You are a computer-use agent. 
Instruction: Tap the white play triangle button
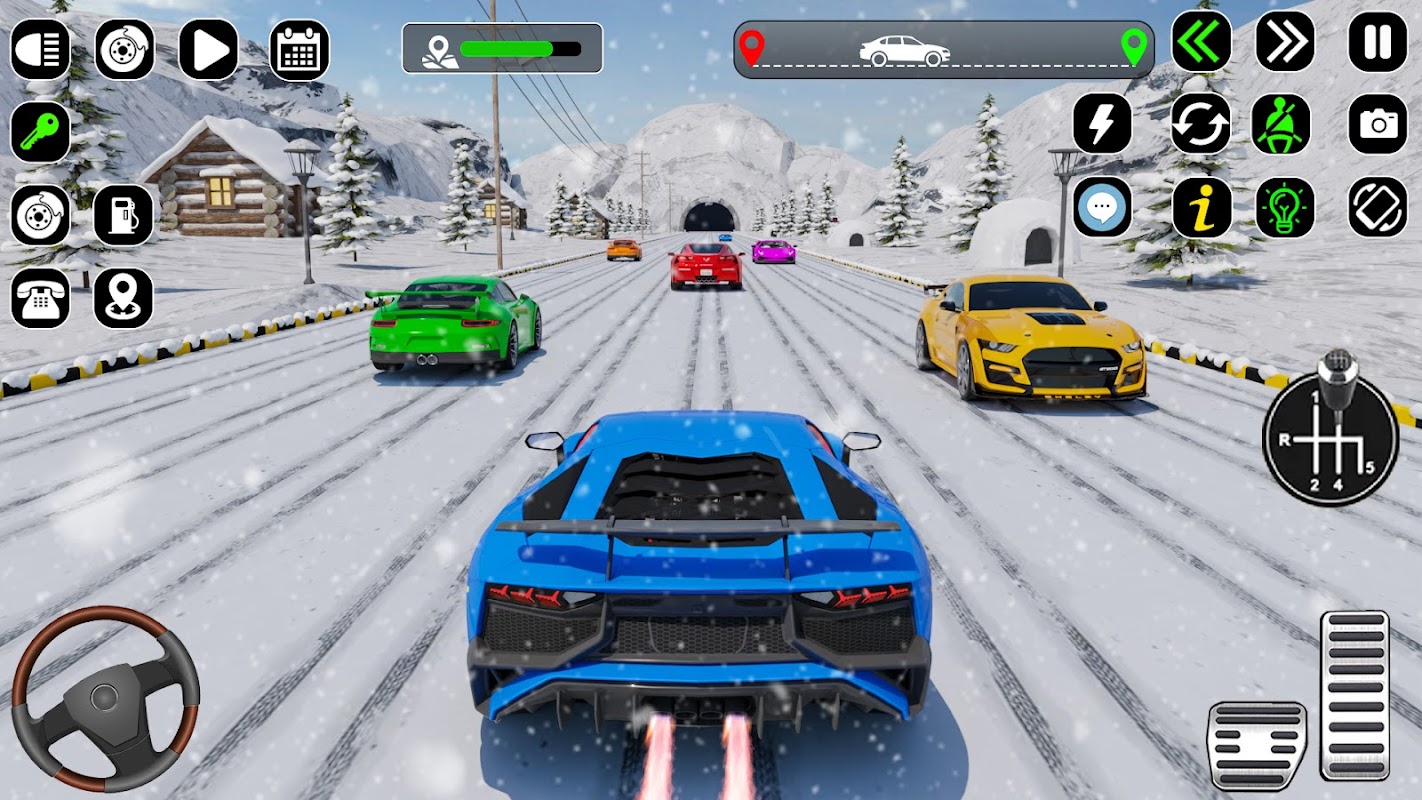209,49
